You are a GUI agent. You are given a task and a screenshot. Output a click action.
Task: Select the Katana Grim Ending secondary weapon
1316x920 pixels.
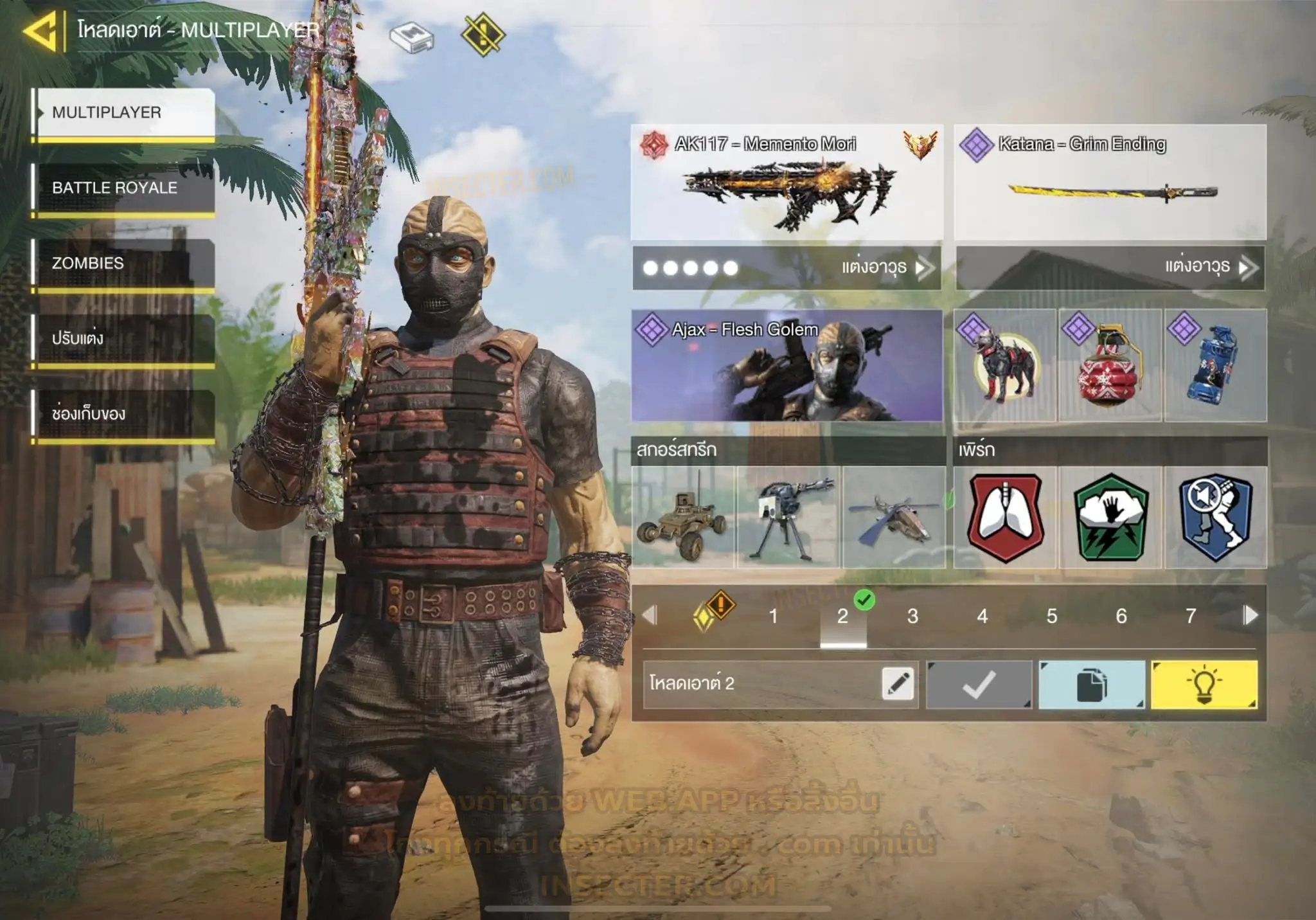click(1110, 182)
